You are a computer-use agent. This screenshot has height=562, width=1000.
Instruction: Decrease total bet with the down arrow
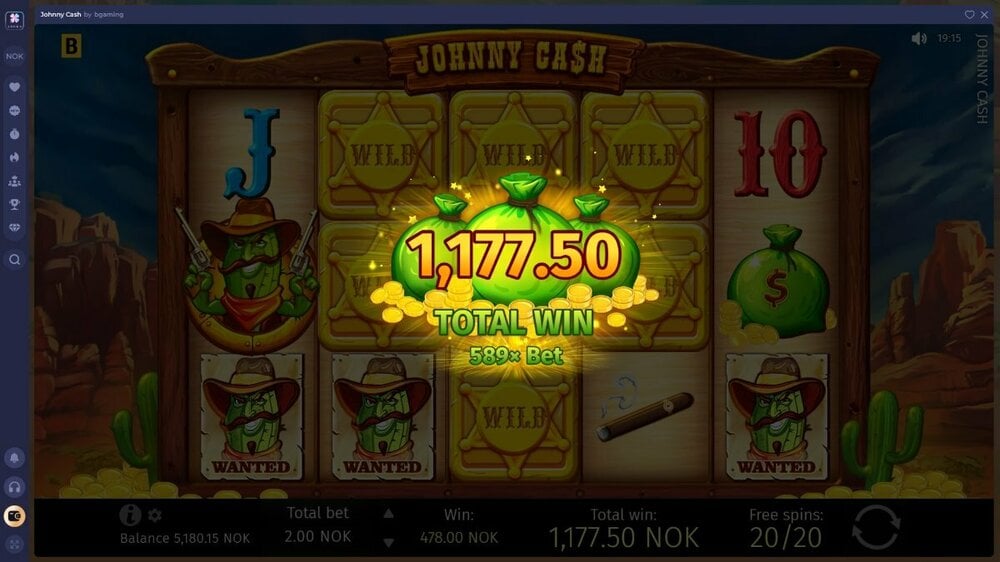[x=389, y=540]
